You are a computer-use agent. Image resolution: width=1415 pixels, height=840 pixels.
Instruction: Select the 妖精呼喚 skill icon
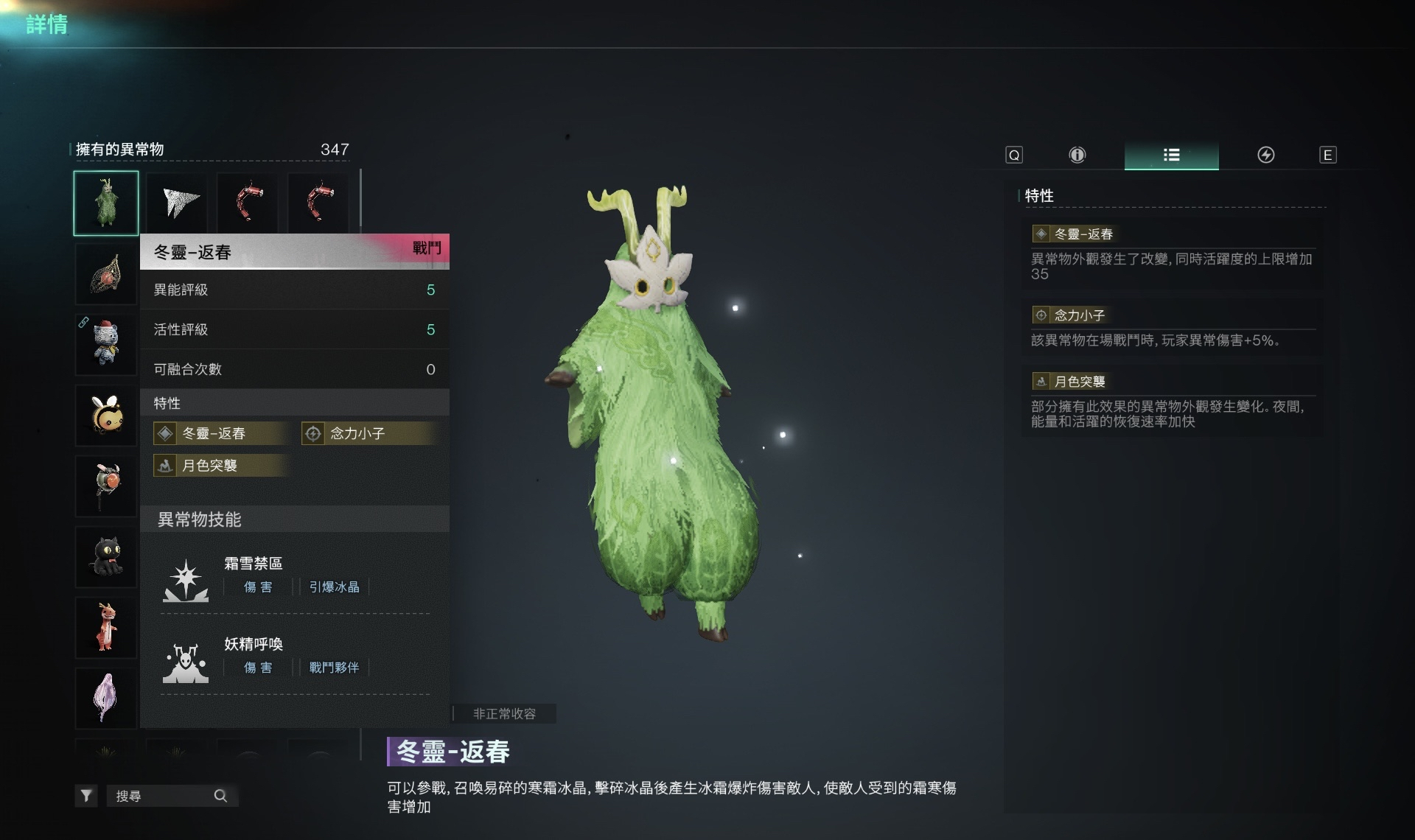tap(185, 661)
